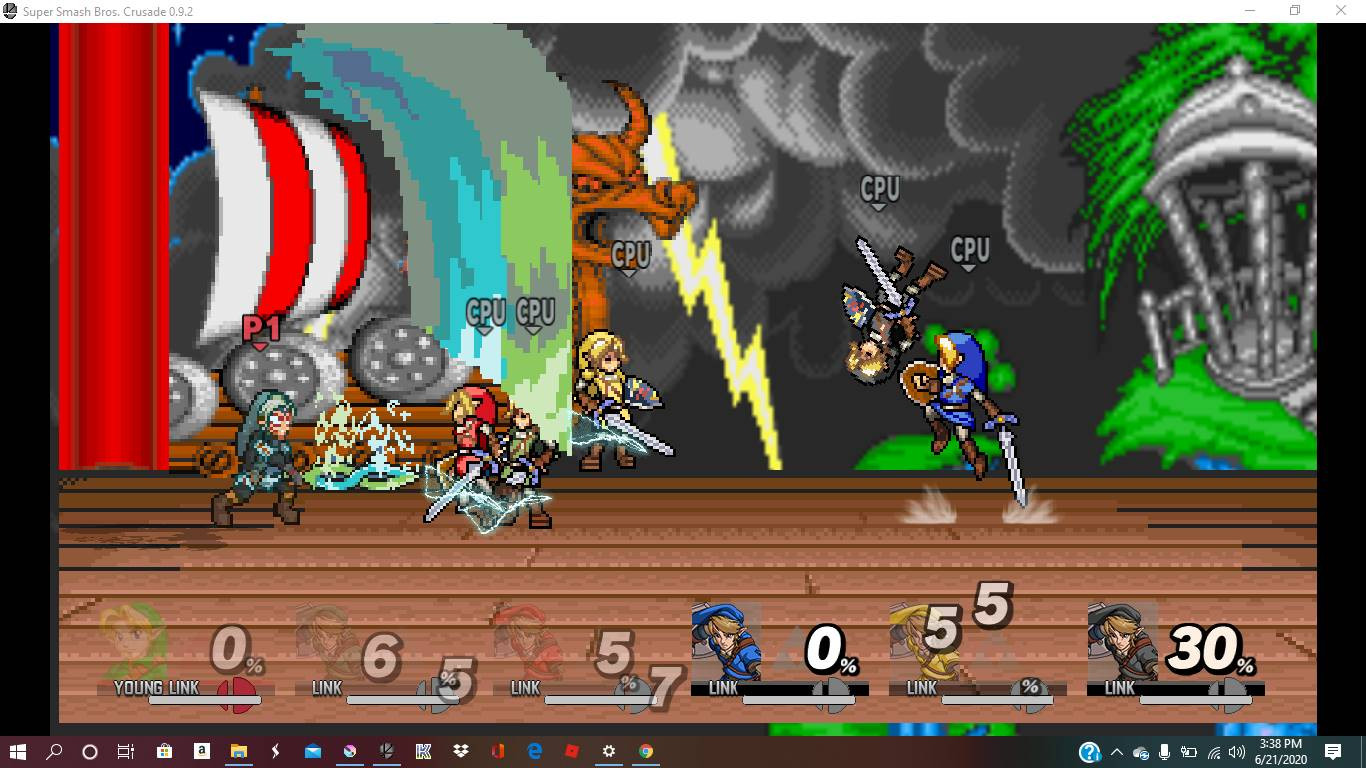Click the Cortana button on the taskbar
Viewport: 1366px width, 768px height.
90,752
